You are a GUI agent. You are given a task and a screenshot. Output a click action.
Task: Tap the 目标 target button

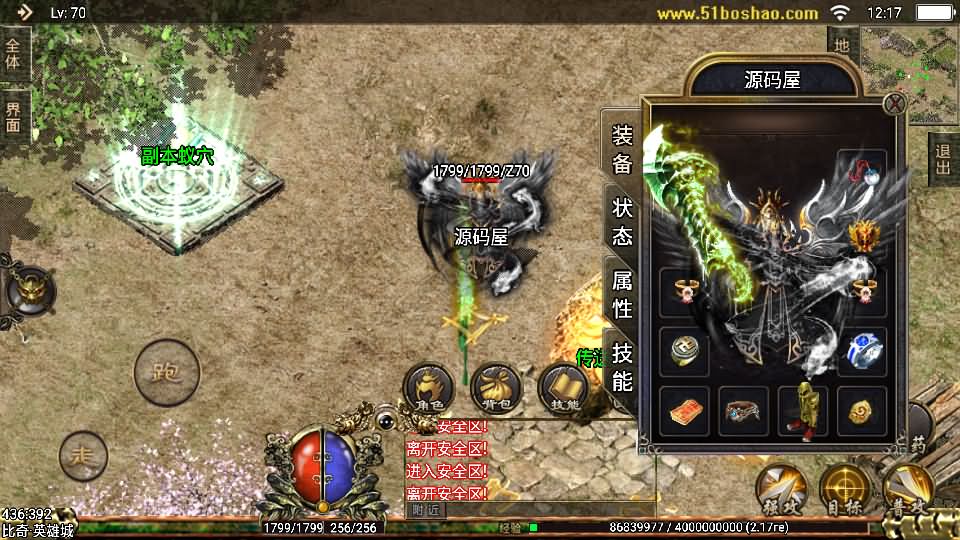(845, 489)
